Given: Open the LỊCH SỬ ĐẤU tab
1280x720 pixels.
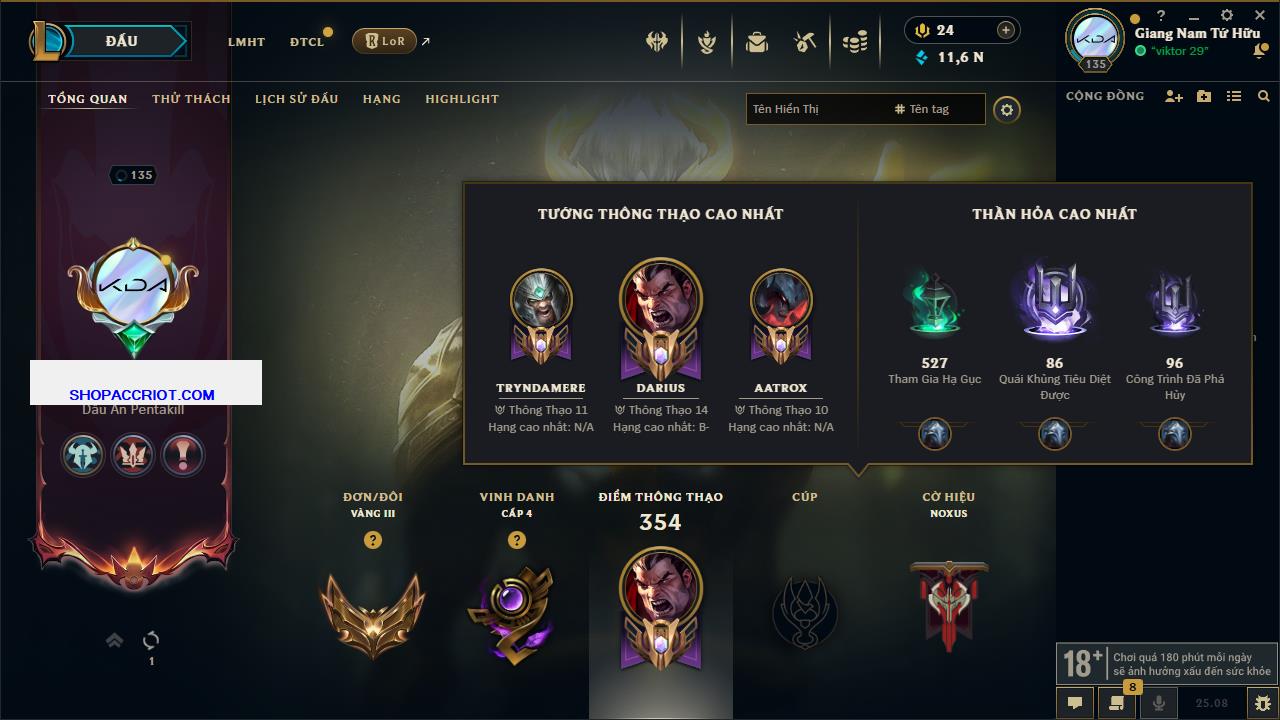Looking at the screenshot, I should (x=296, y=99).
